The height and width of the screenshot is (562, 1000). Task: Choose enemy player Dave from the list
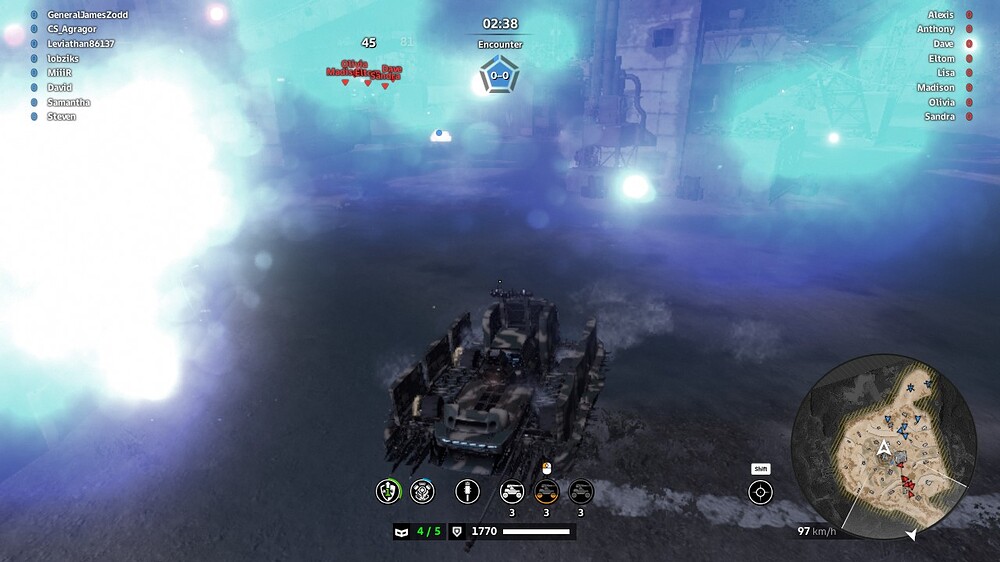pyautogui.click(x=943, y=44)
